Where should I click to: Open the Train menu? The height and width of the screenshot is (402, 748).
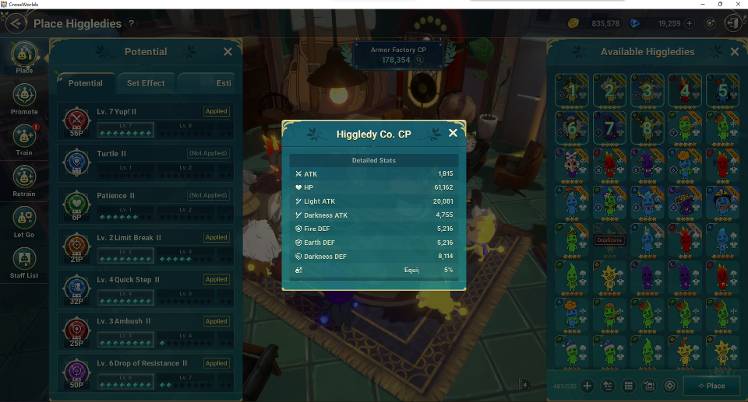(24, 137)
